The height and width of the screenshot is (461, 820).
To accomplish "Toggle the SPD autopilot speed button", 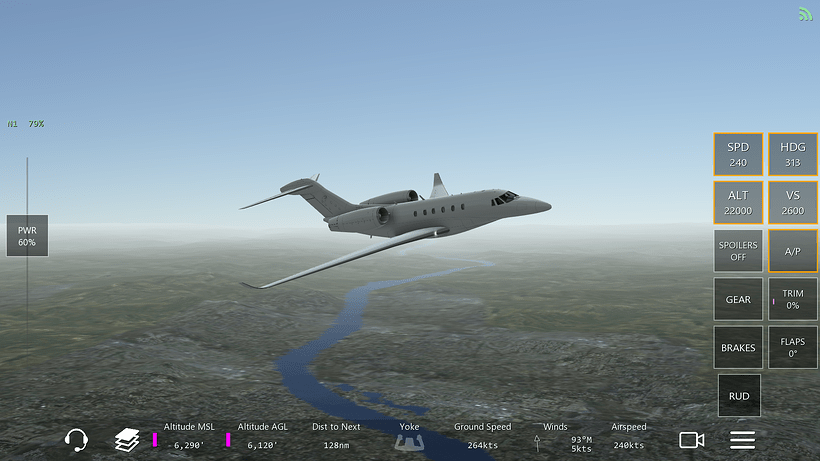I will tap(738, 154).
